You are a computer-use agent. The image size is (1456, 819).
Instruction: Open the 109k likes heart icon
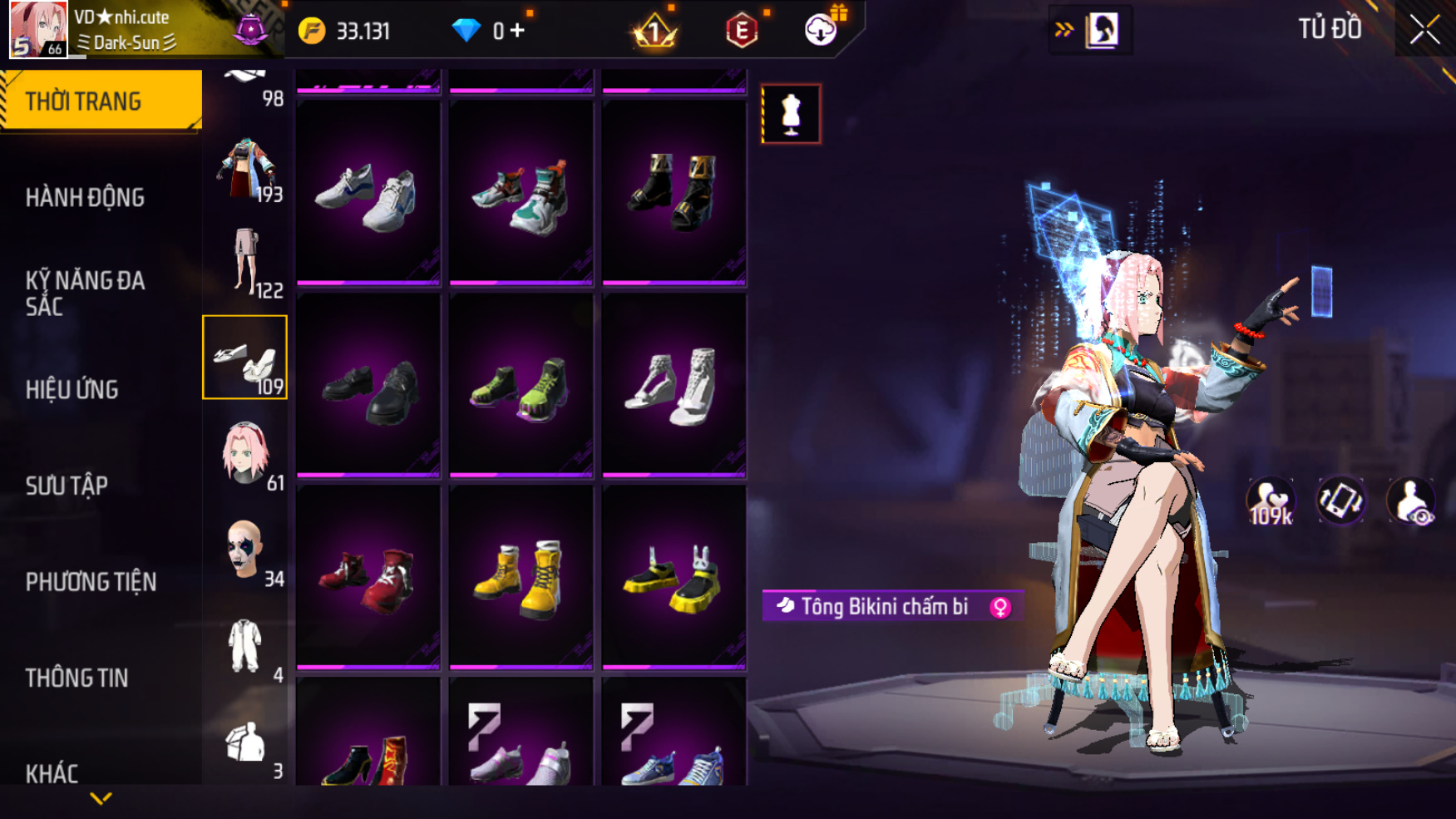(x=1271, y=501)
